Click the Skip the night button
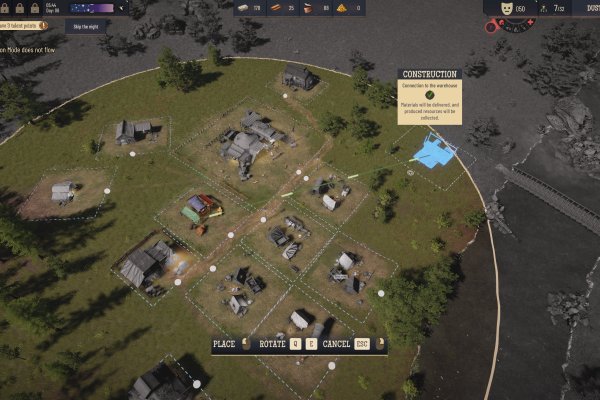This screenshot has height=400, width=600. 88,26
